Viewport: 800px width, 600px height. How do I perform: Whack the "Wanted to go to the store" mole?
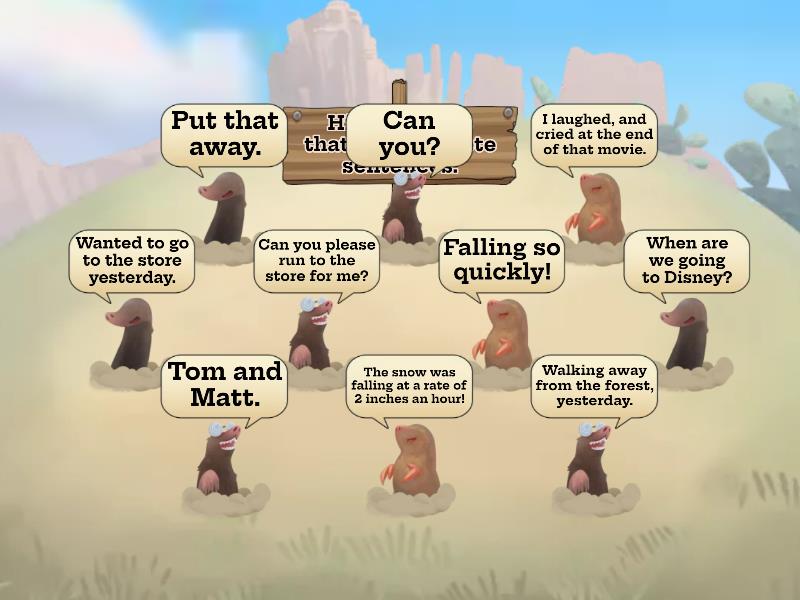[130, 335]
